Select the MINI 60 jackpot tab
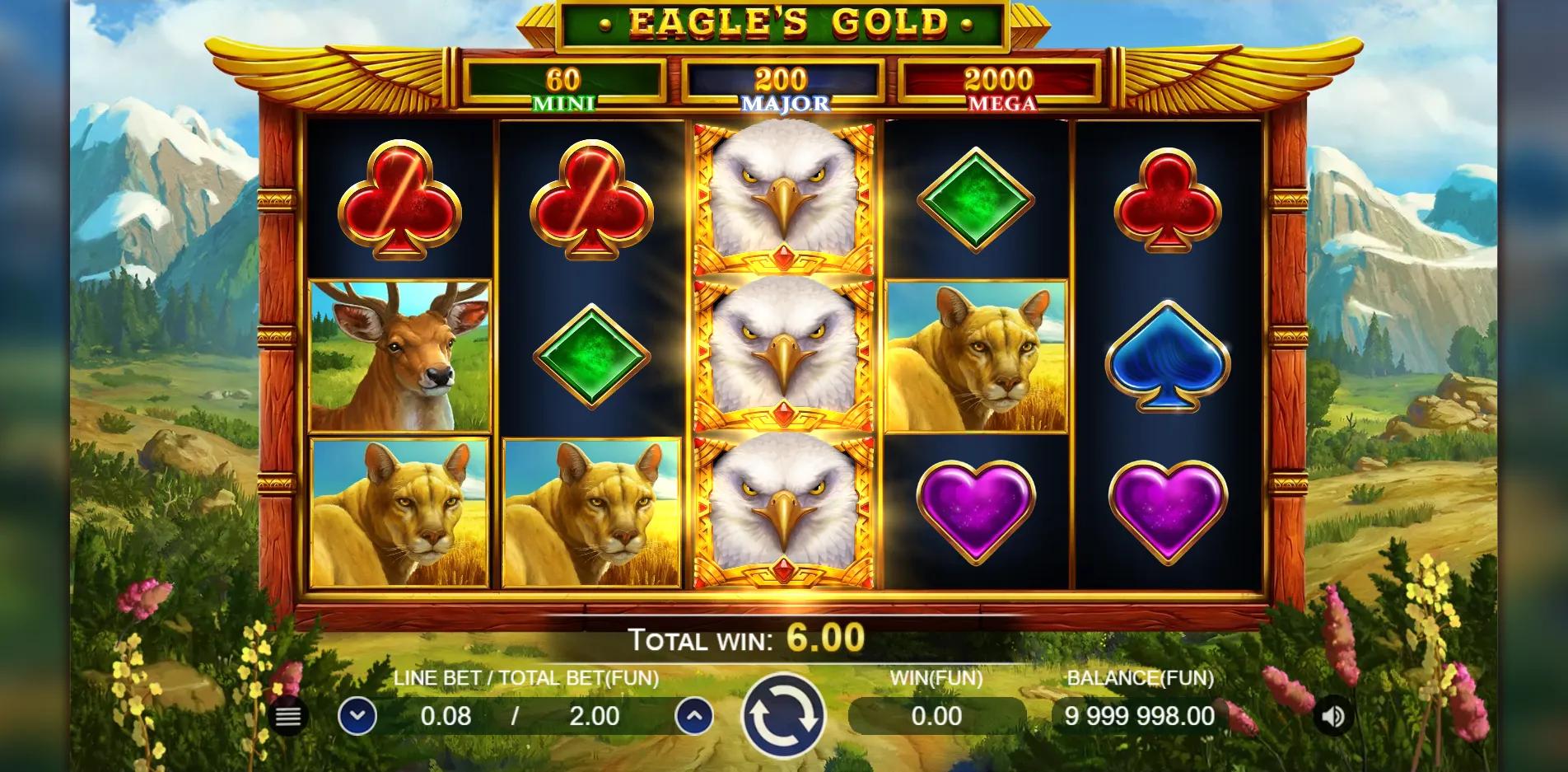Screen dimensions: 1568x772 point(564,87)
